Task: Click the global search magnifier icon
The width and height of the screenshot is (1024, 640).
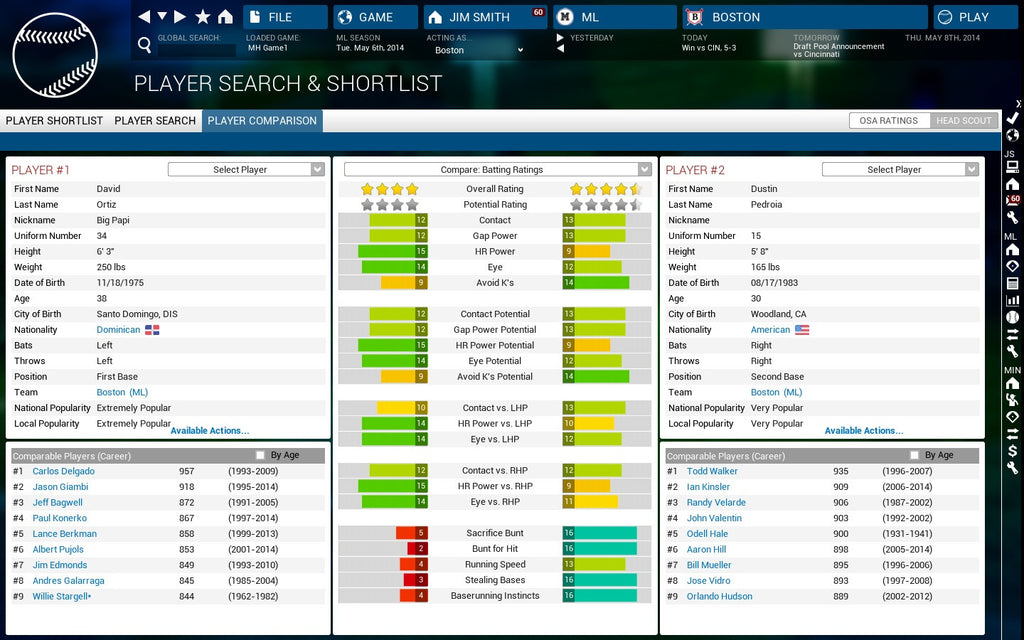Action: pos(145,45)
